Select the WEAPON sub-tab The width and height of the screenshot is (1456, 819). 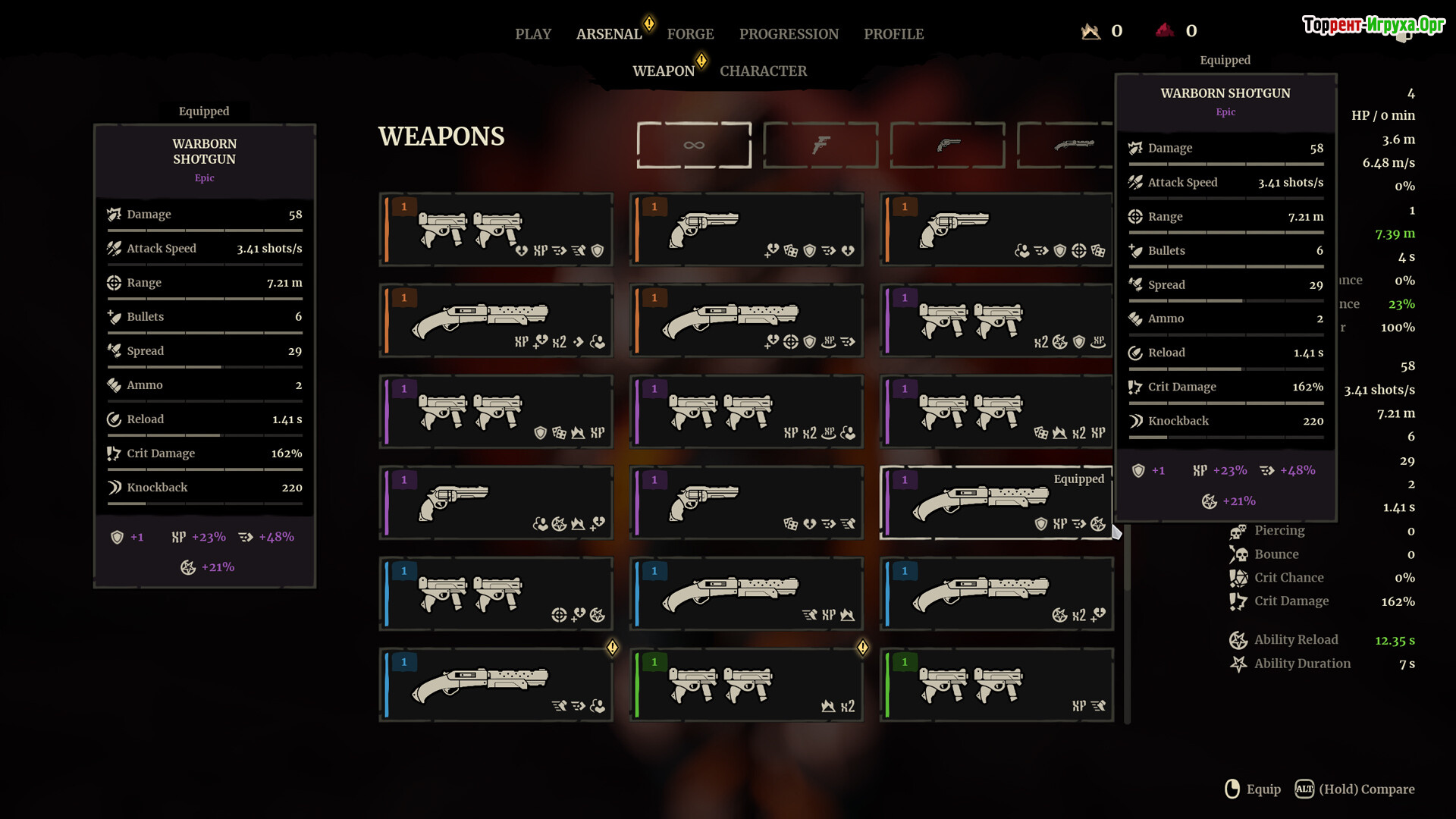[x=664, y=71]
